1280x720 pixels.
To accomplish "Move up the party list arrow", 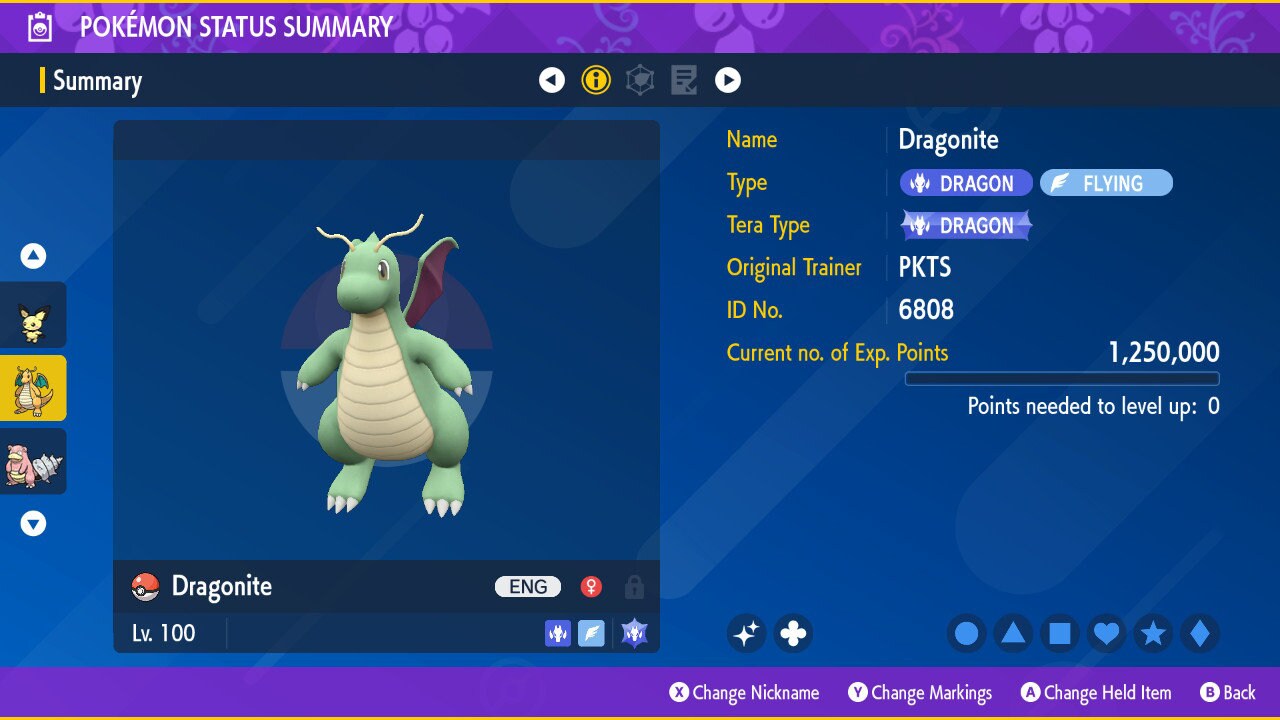I will point(33,257).
